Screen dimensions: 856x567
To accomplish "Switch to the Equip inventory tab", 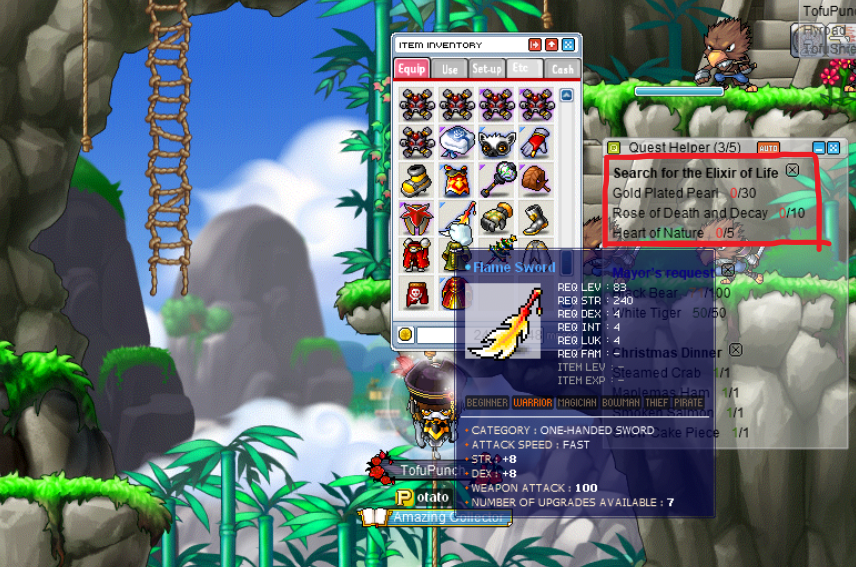I will 412,68.
